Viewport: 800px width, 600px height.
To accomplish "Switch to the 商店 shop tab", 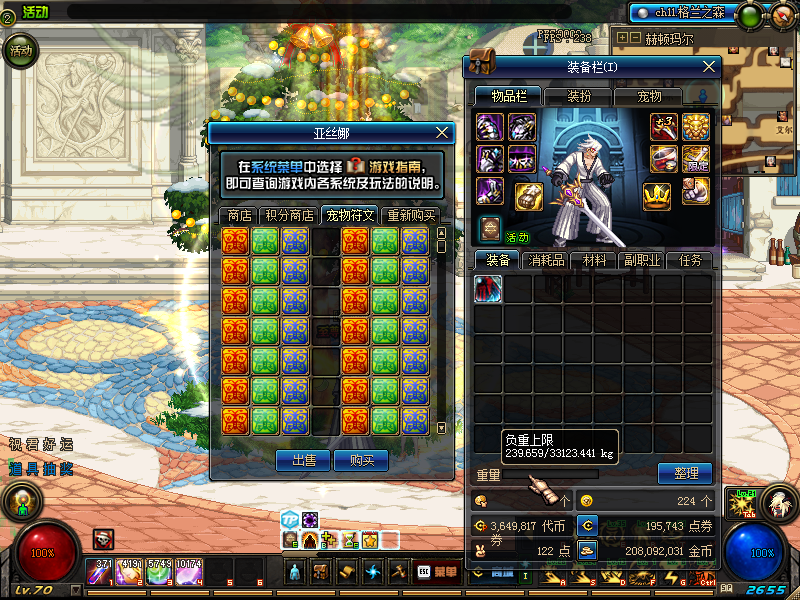I will pos(238,215).
